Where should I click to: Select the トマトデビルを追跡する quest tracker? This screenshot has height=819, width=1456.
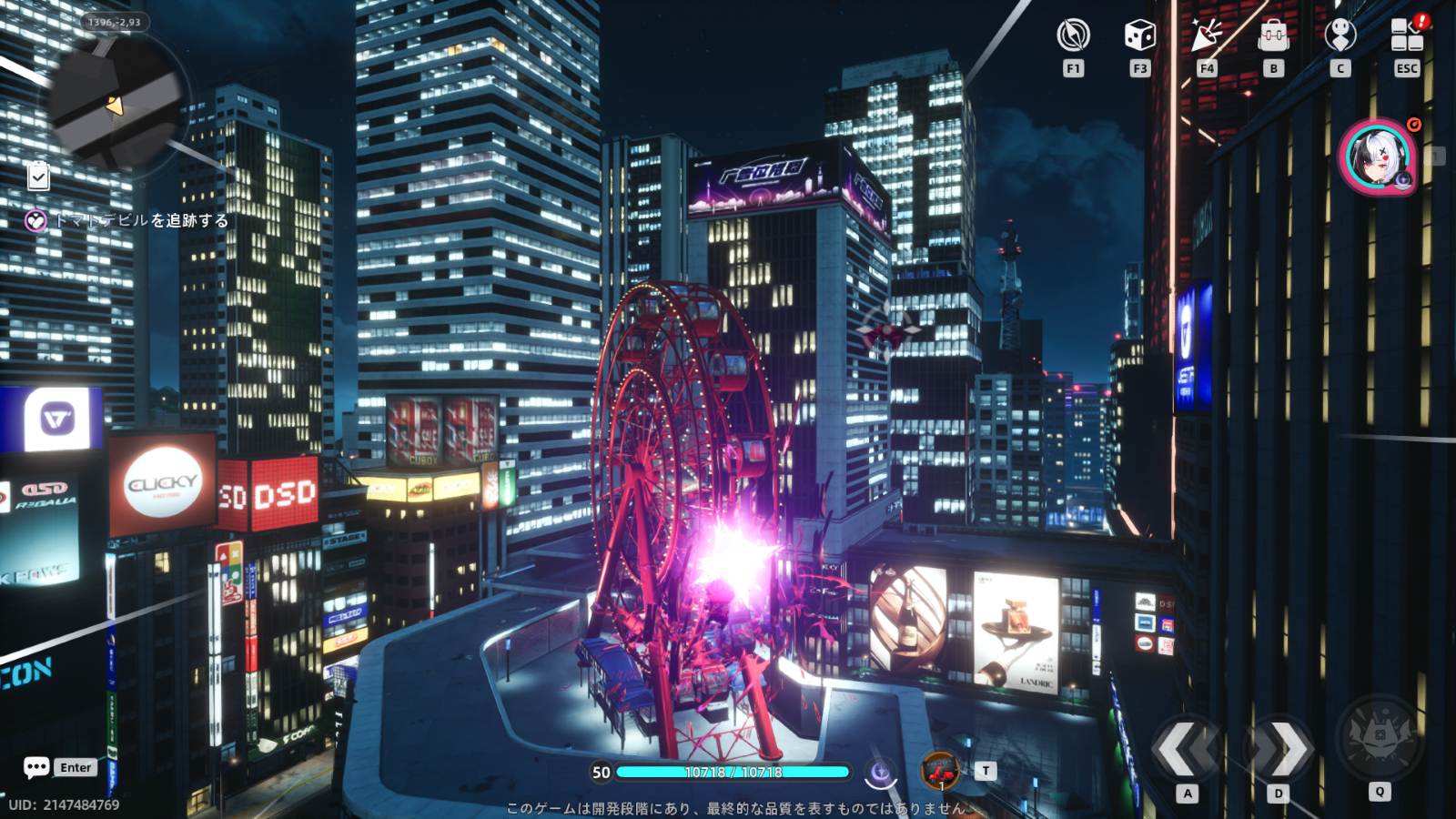[x=127, y=220]
